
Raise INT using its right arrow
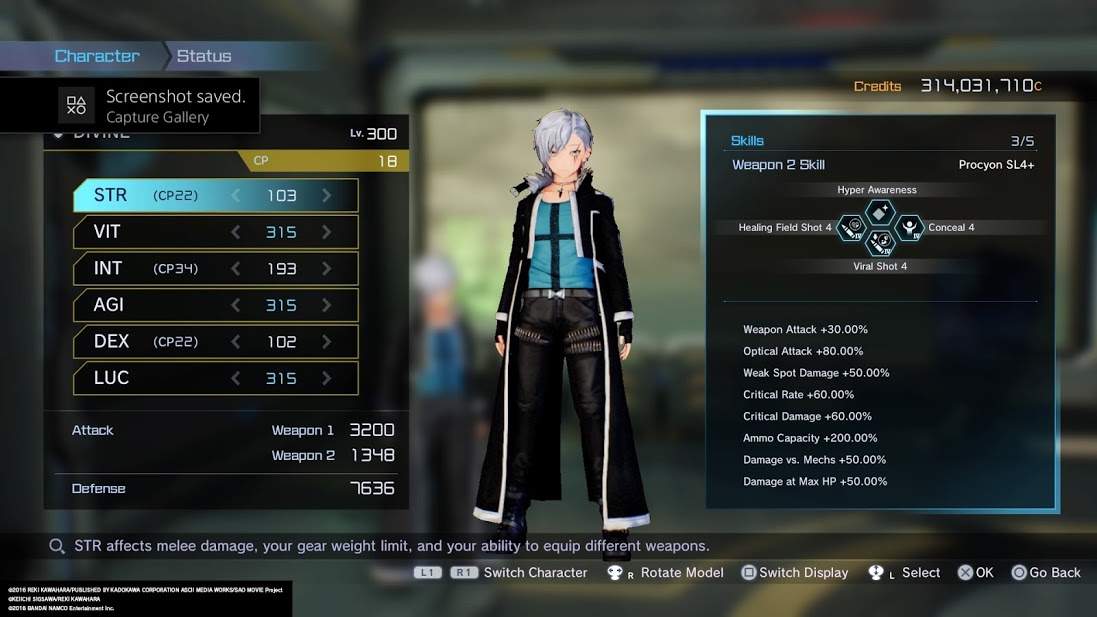click(x=327, y=268)
